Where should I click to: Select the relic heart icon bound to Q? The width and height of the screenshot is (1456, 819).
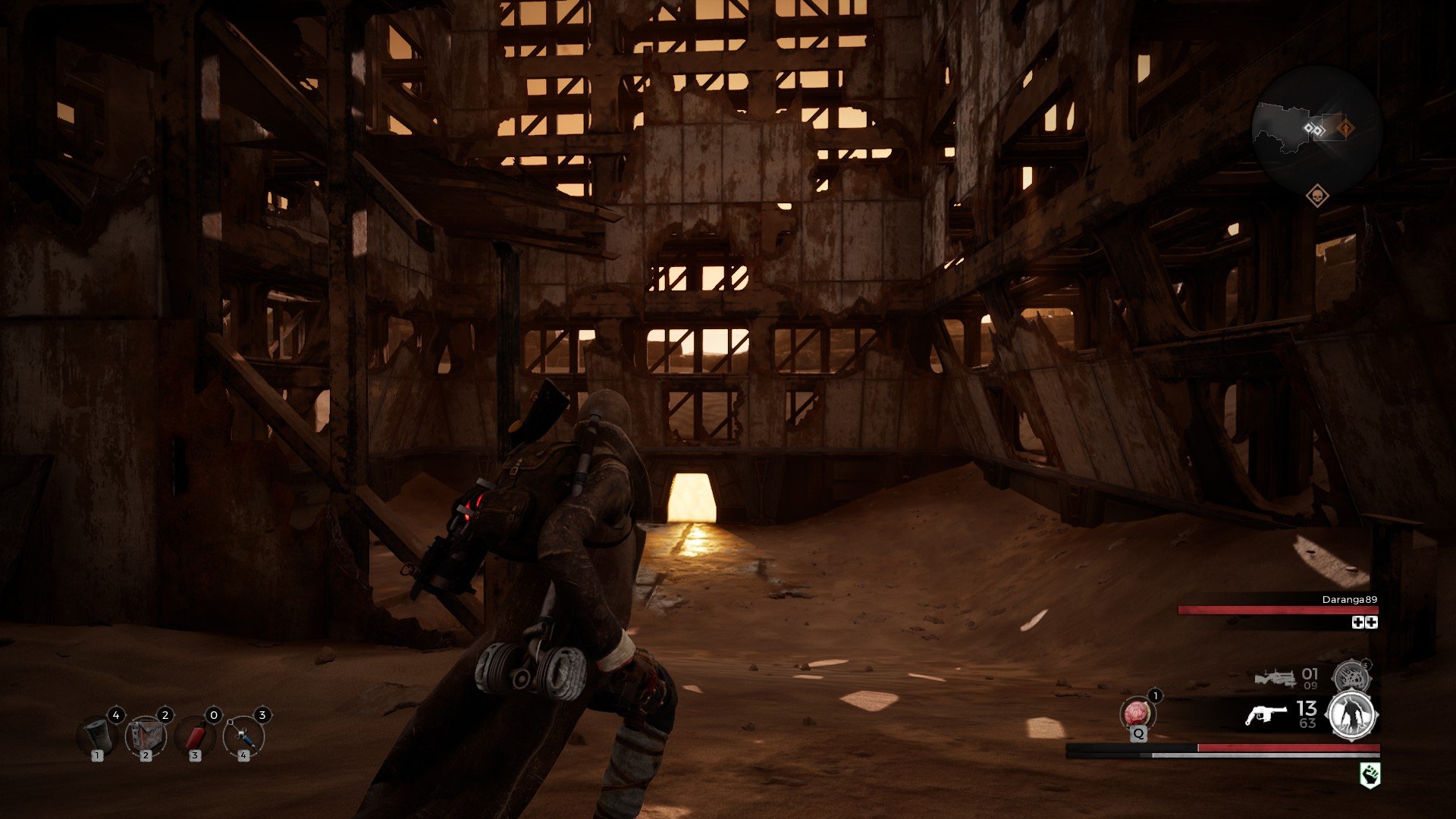[1137, 713]
